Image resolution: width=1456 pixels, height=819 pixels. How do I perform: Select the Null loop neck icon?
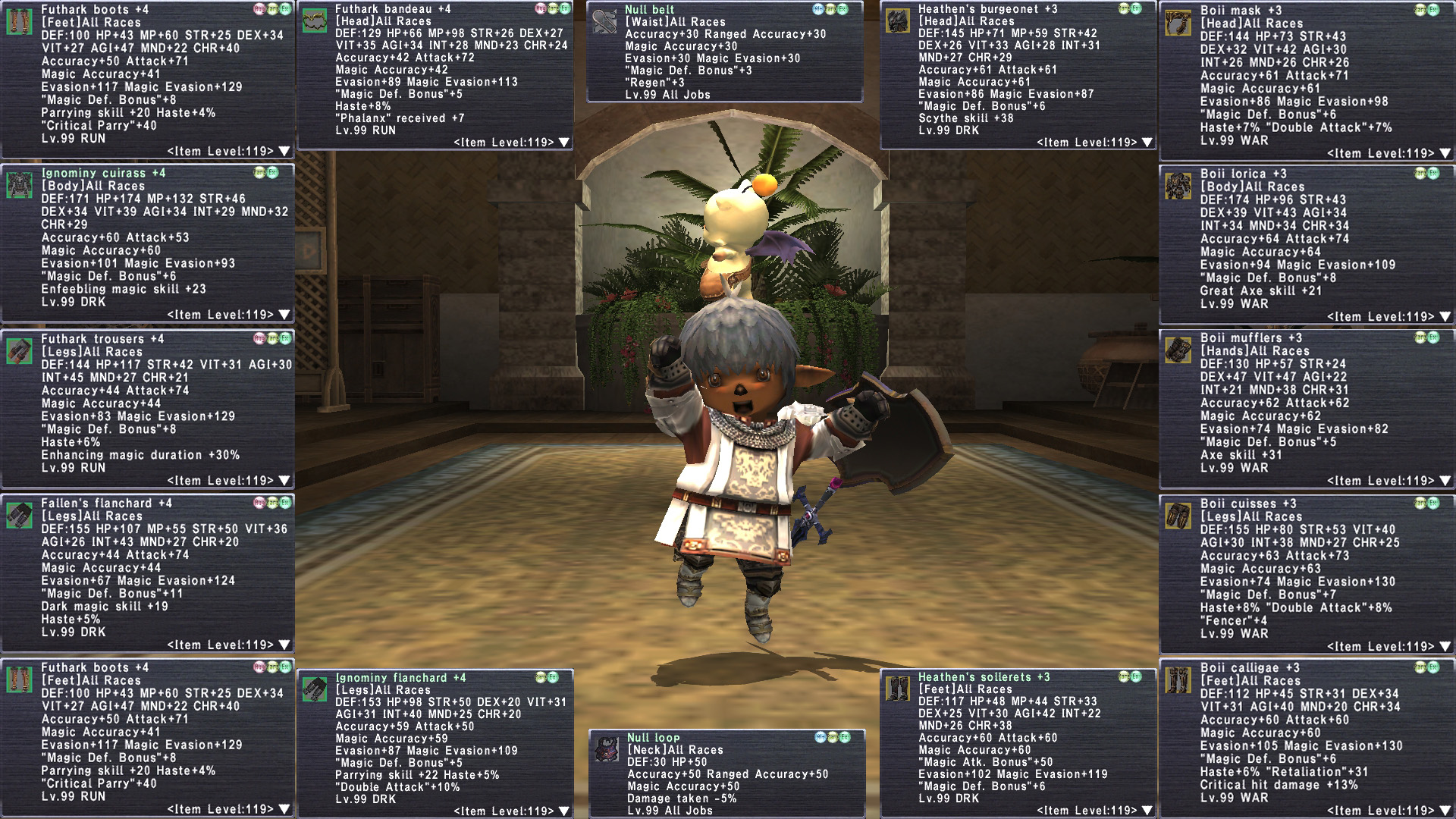click(607, 748)
